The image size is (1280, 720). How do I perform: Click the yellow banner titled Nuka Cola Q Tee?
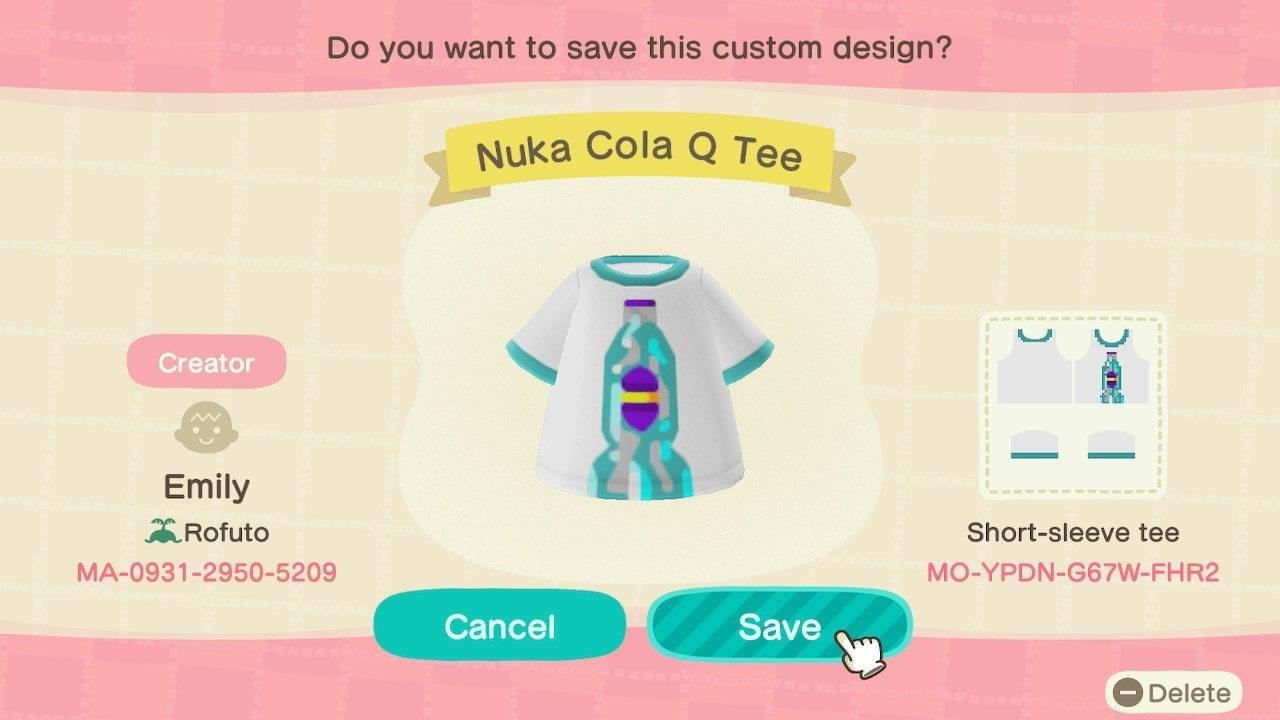pyautogui.click(x=640, y=150)
